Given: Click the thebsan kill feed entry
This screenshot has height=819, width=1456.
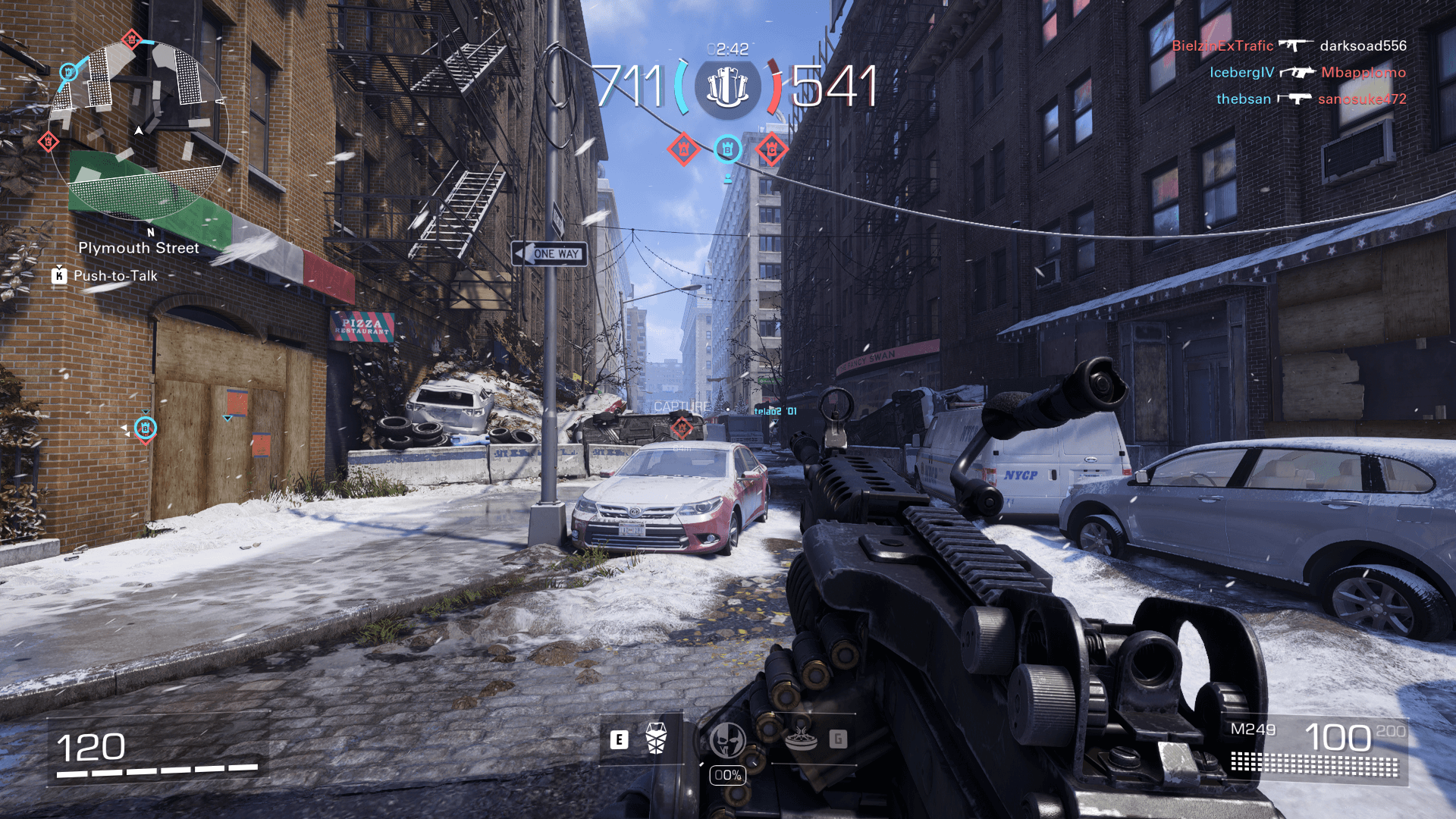Looking at the screenshot, I should pos(1243,99).
